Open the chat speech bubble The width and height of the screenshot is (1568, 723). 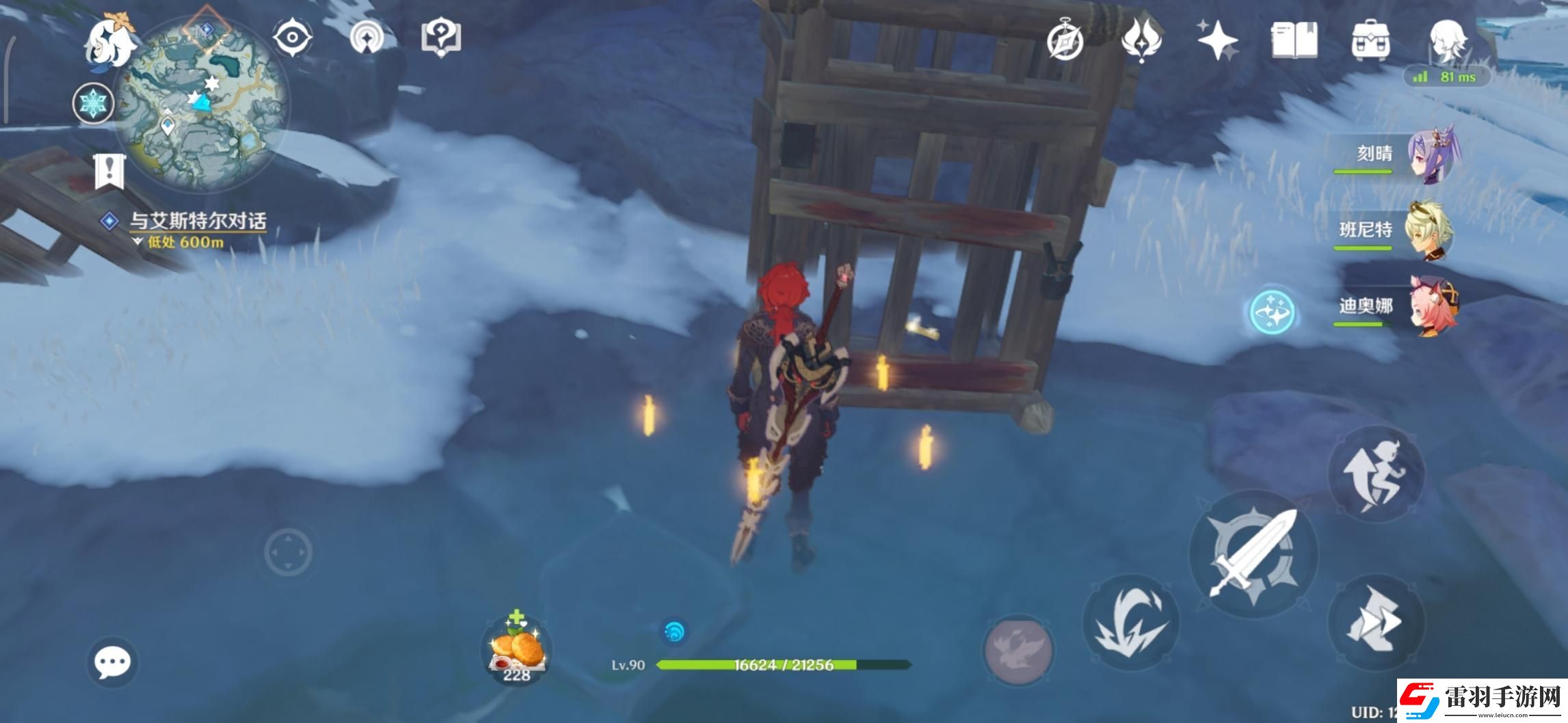(112, 662)
